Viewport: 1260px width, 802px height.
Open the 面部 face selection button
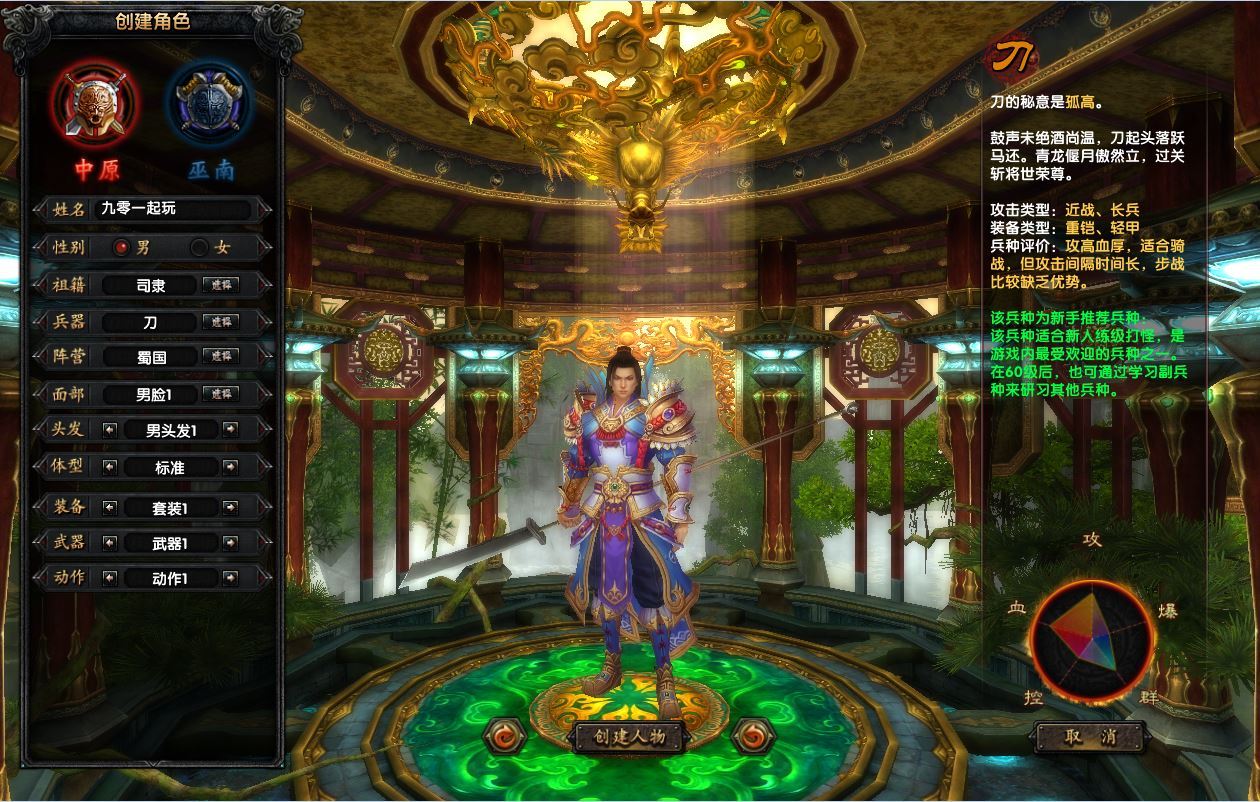[220, 394]
